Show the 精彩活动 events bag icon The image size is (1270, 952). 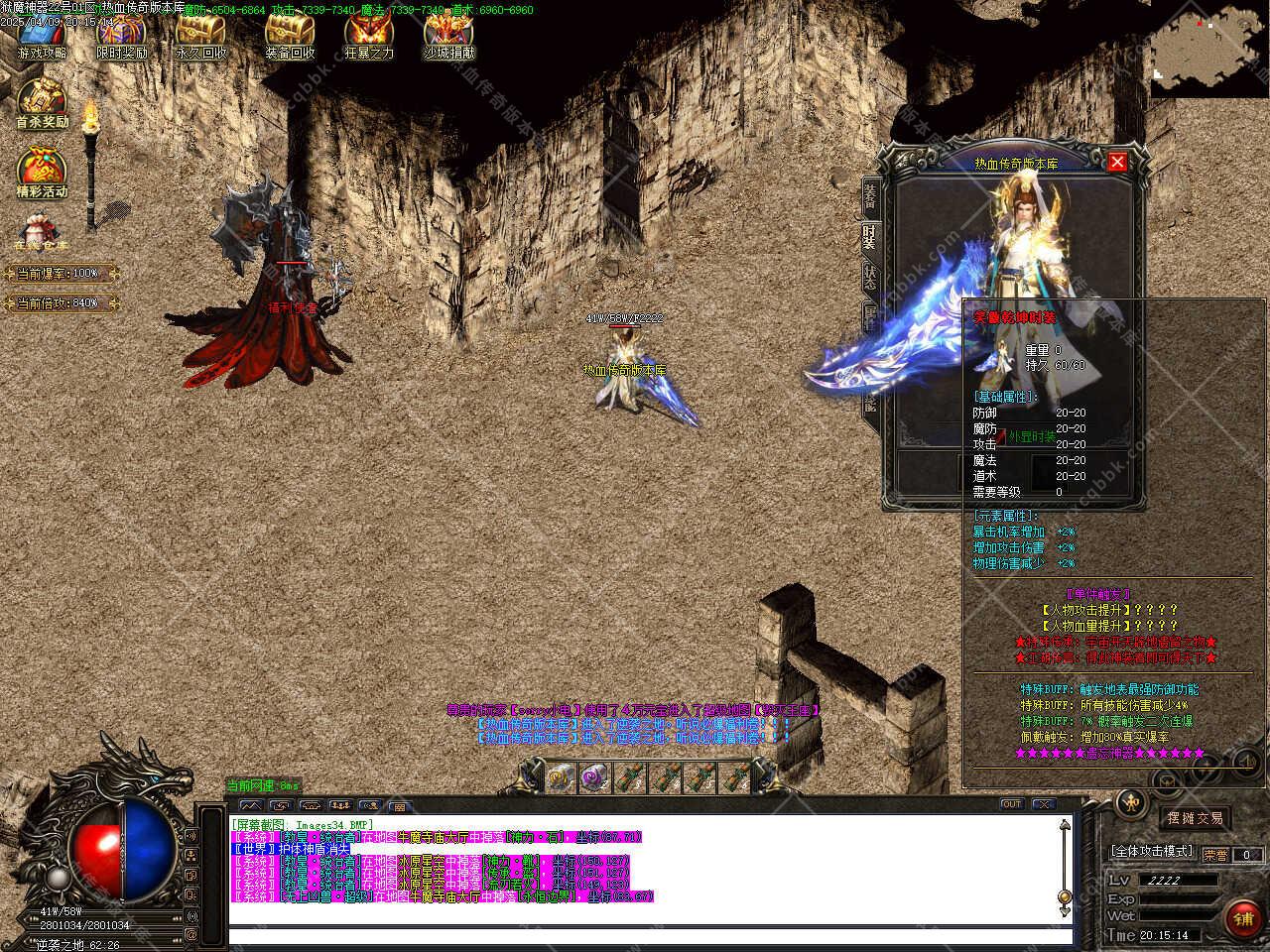click(x=42, y=171)
